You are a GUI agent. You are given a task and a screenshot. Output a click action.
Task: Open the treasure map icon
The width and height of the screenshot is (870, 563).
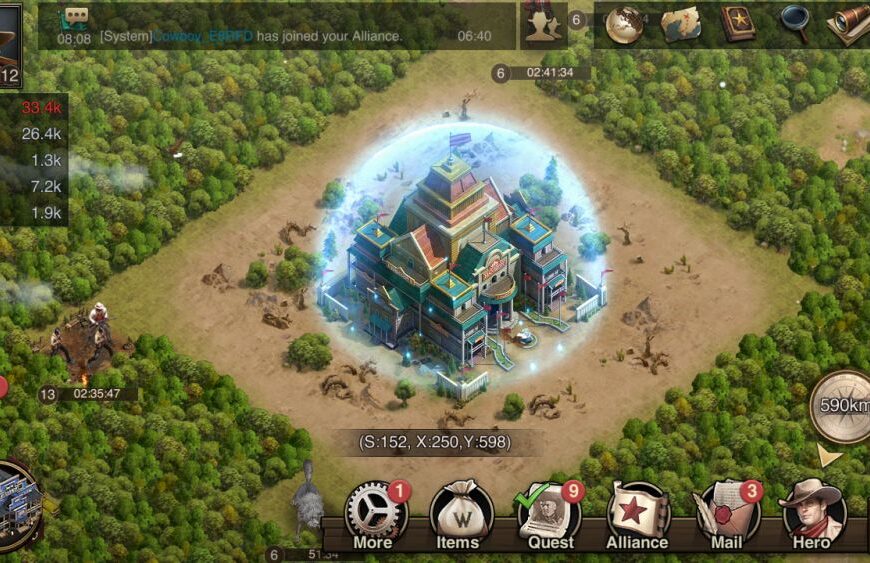coord(681,24)
